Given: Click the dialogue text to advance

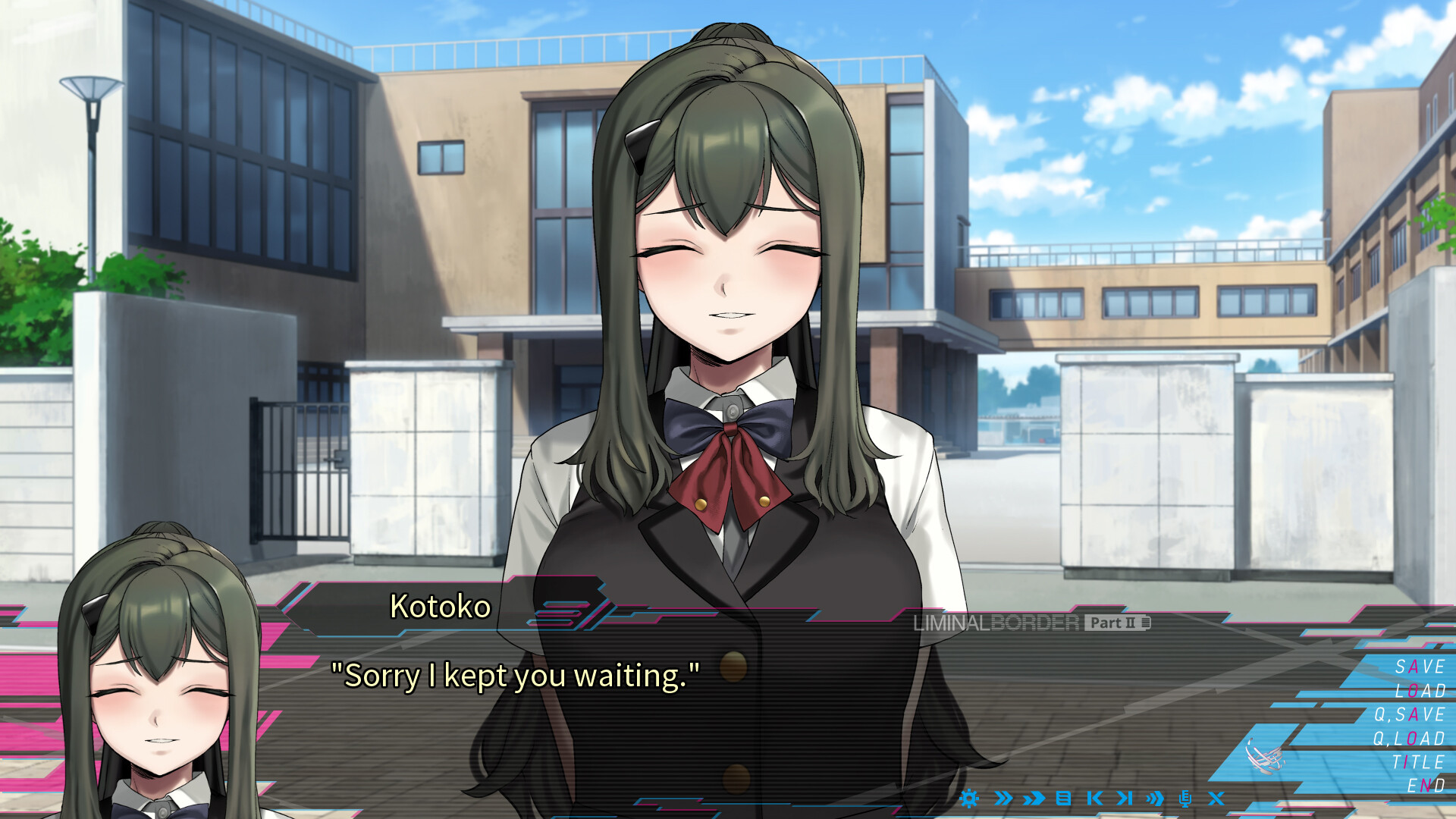Looking at the screenshot, I should coord(516,675).
